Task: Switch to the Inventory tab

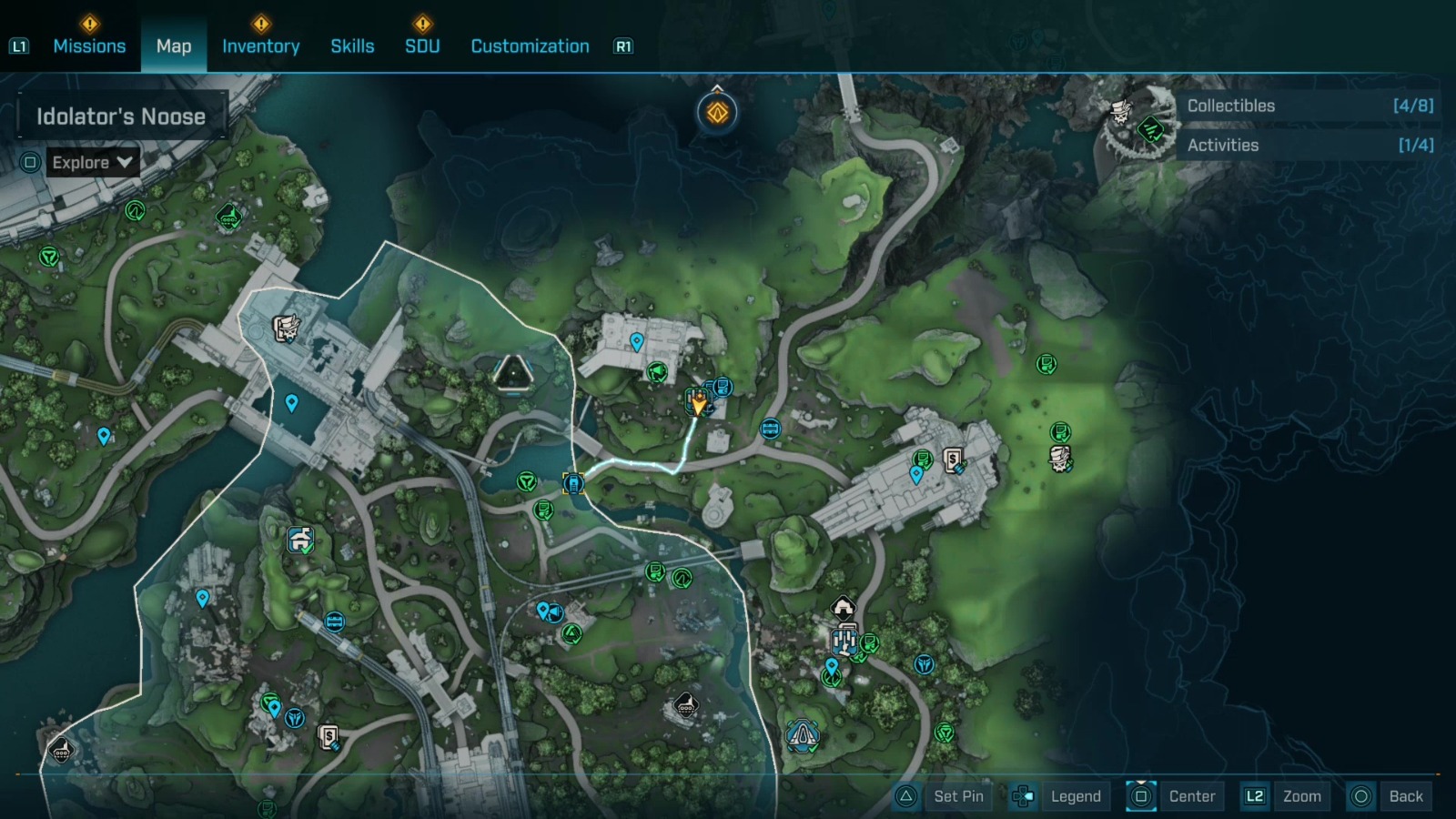Action: pyautogui.click(x=260, y=46)
